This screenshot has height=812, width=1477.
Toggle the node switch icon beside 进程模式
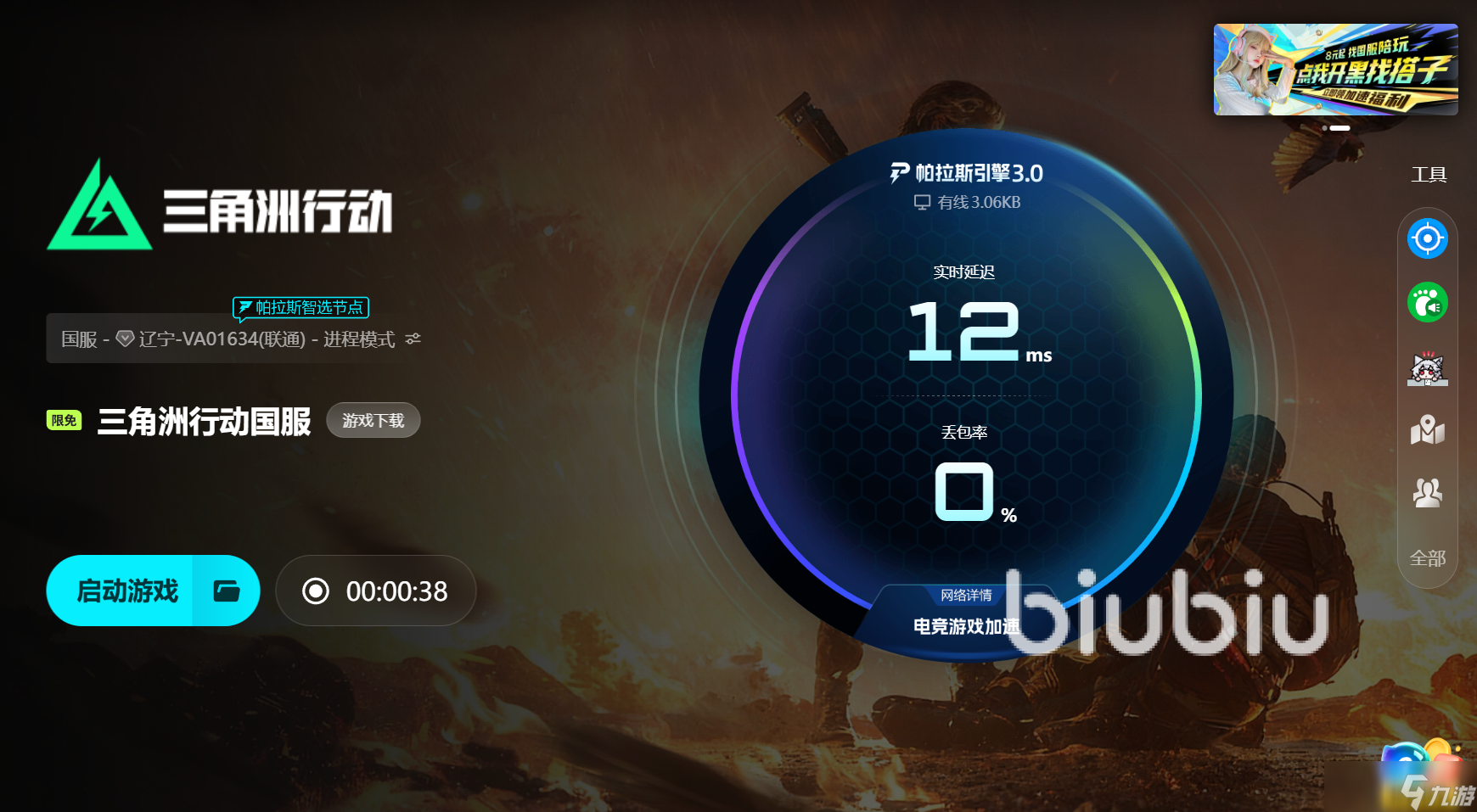click(x=413, y=339)
